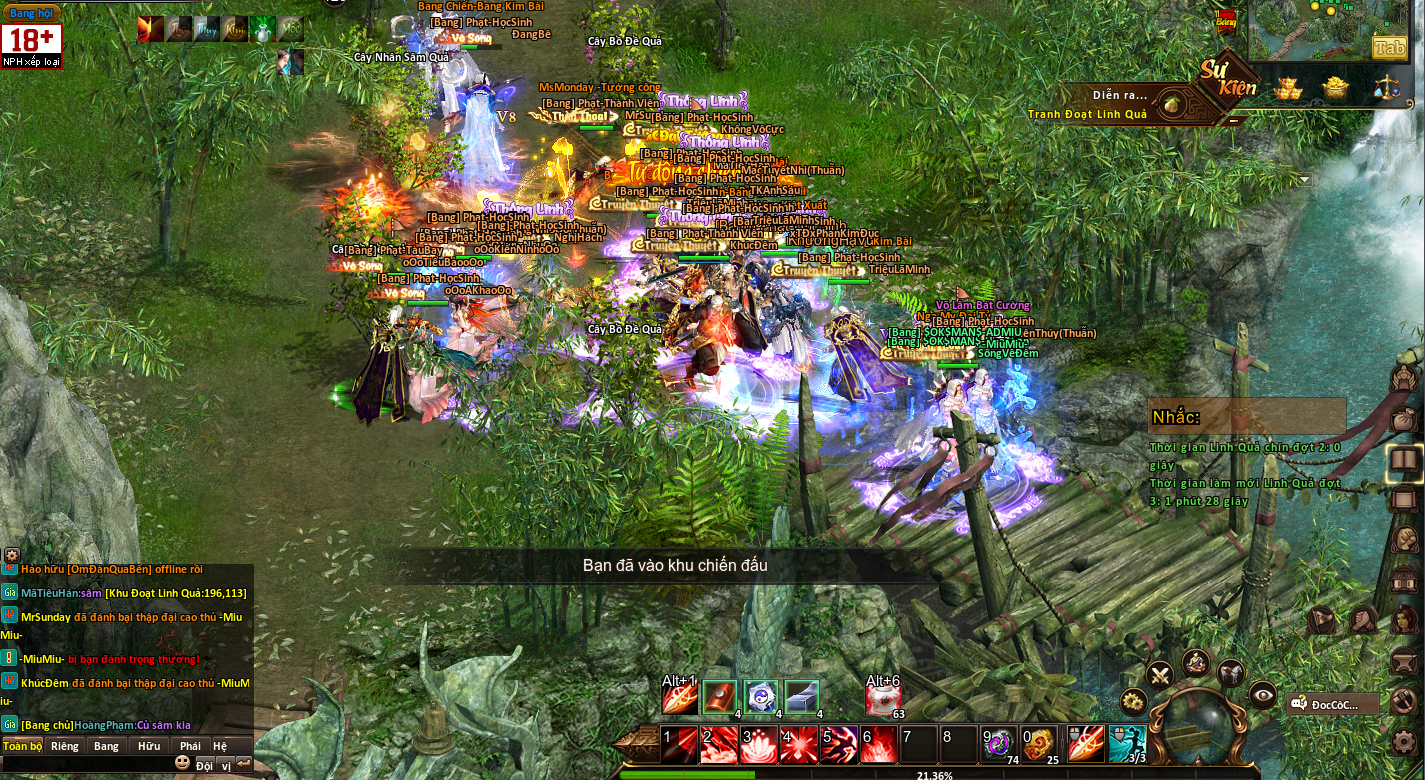The height and width of the screenshot is (780, 1425).
Task: Open the highlighted book icon in side menu
Action: (1405, 460)
